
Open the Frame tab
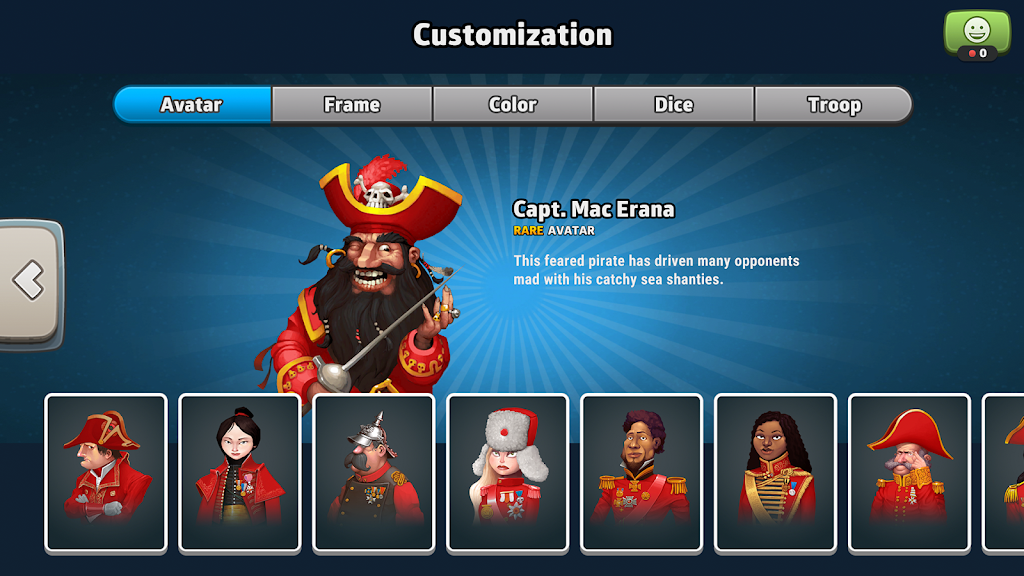pyautogui.click(x=352, y=104)
